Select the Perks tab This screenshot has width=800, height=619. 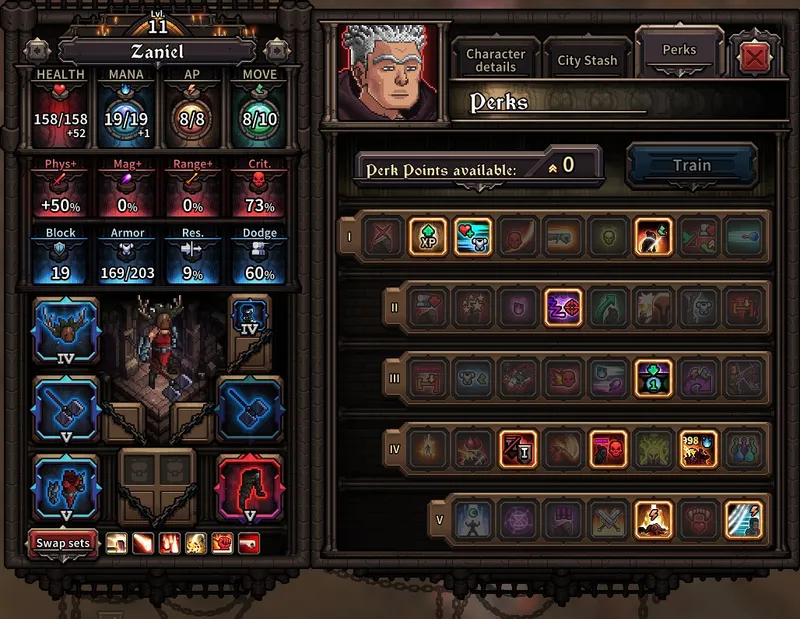point(679,49)
